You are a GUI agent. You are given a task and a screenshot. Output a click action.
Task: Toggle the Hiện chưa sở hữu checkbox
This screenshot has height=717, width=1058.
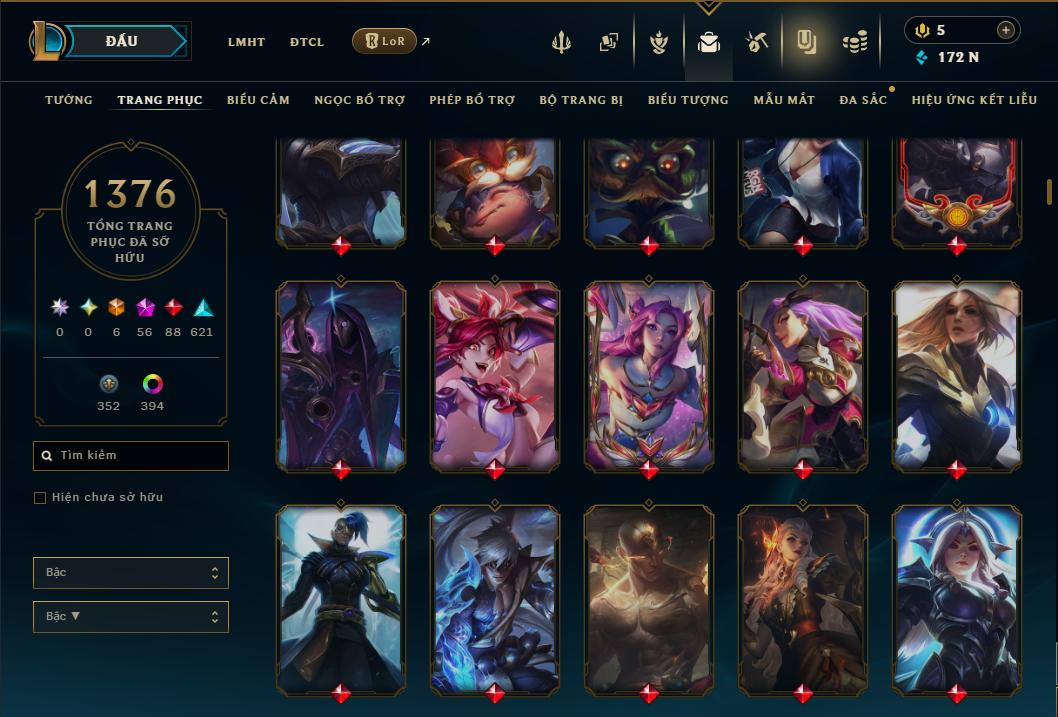coord(40,498)
